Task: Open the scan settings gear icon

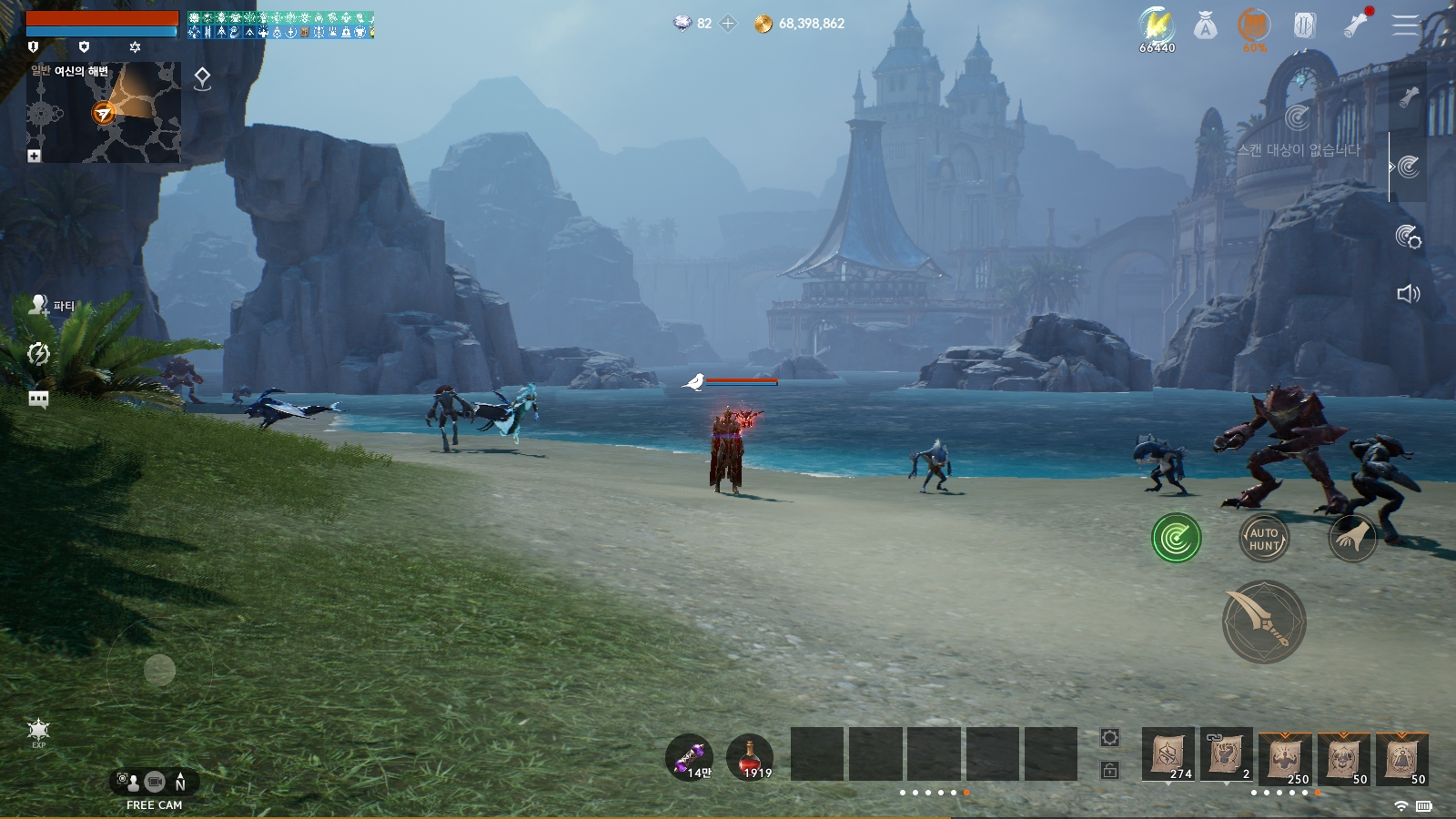Action: (x=1408, y=237)
